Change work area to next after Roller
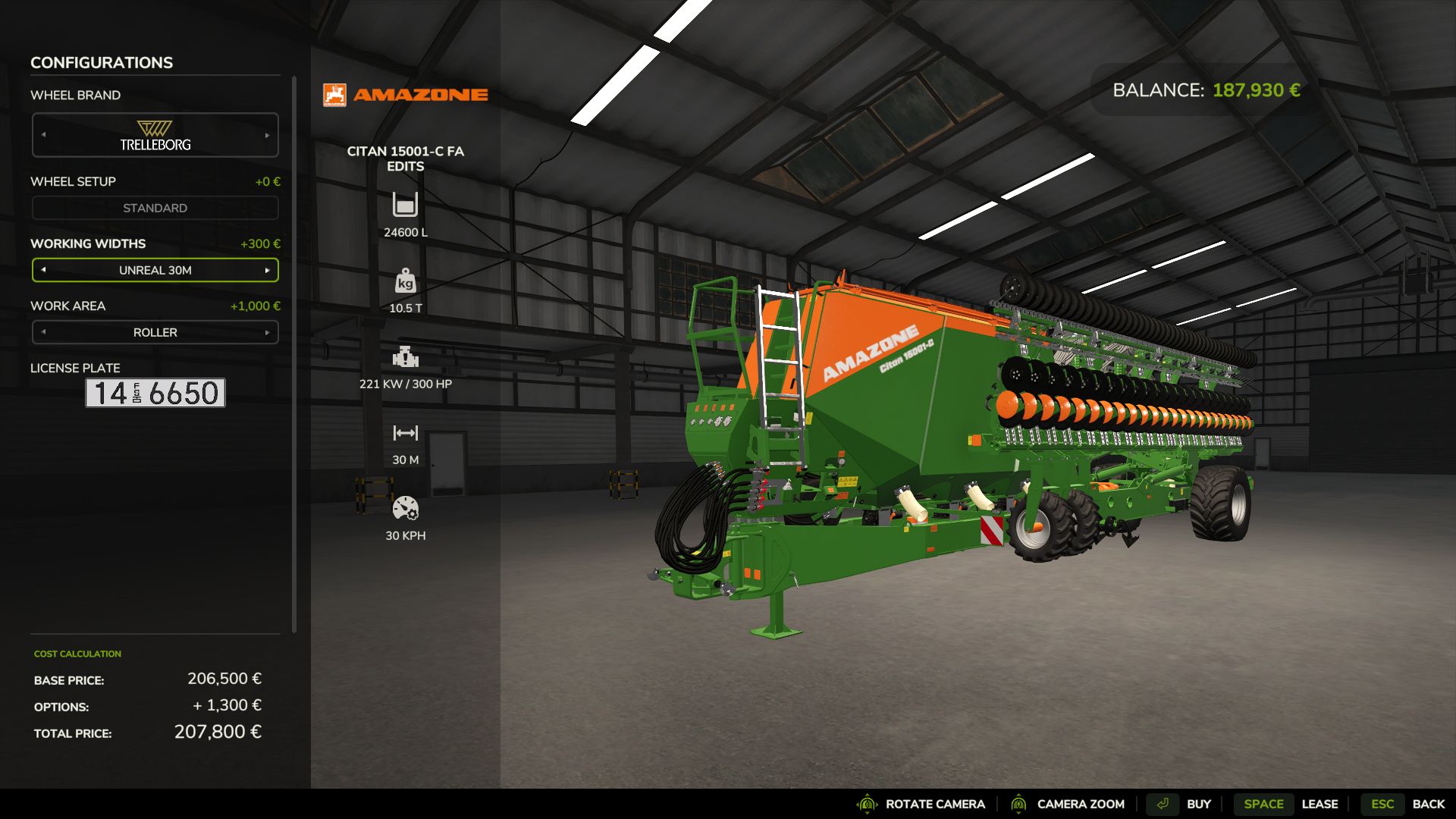This screenshot has width=1456, height=819. pyautogui.click(x=267, y=332)
